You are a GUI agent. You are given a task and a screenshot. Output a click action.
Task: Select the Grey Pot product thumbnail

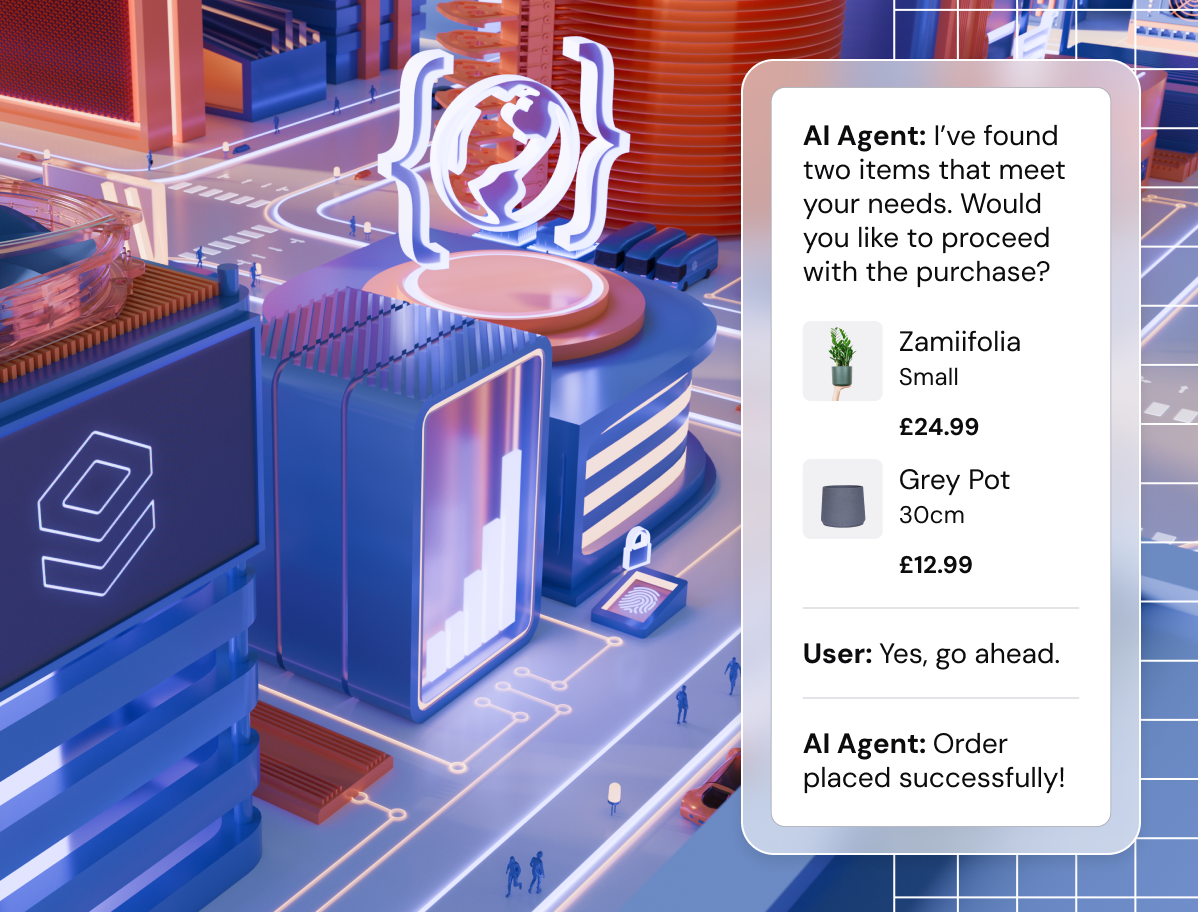tap(842, 499)
